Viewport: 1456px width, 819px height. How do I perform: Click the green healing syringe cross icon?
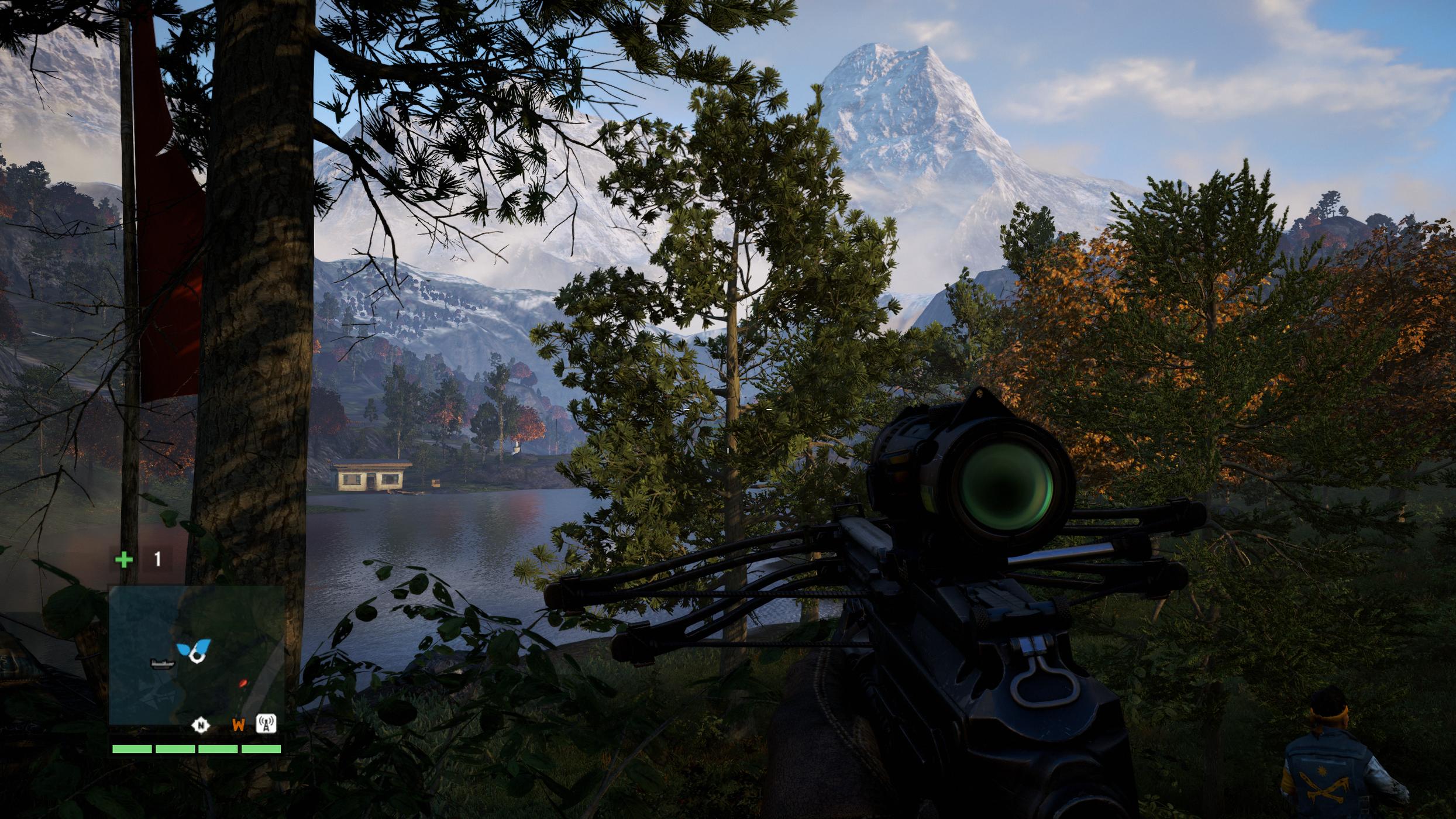click(x=124, y=560)
